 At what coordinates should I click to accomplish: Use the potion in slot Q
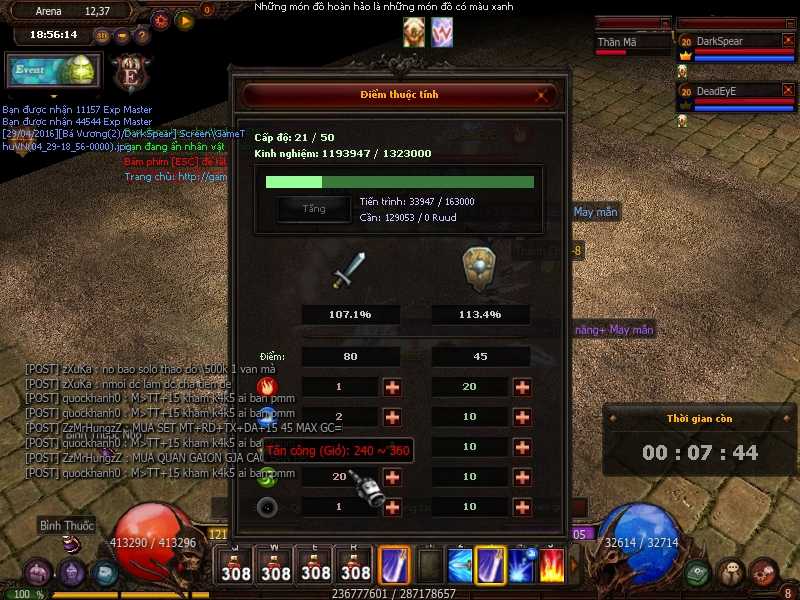(236, 566)
